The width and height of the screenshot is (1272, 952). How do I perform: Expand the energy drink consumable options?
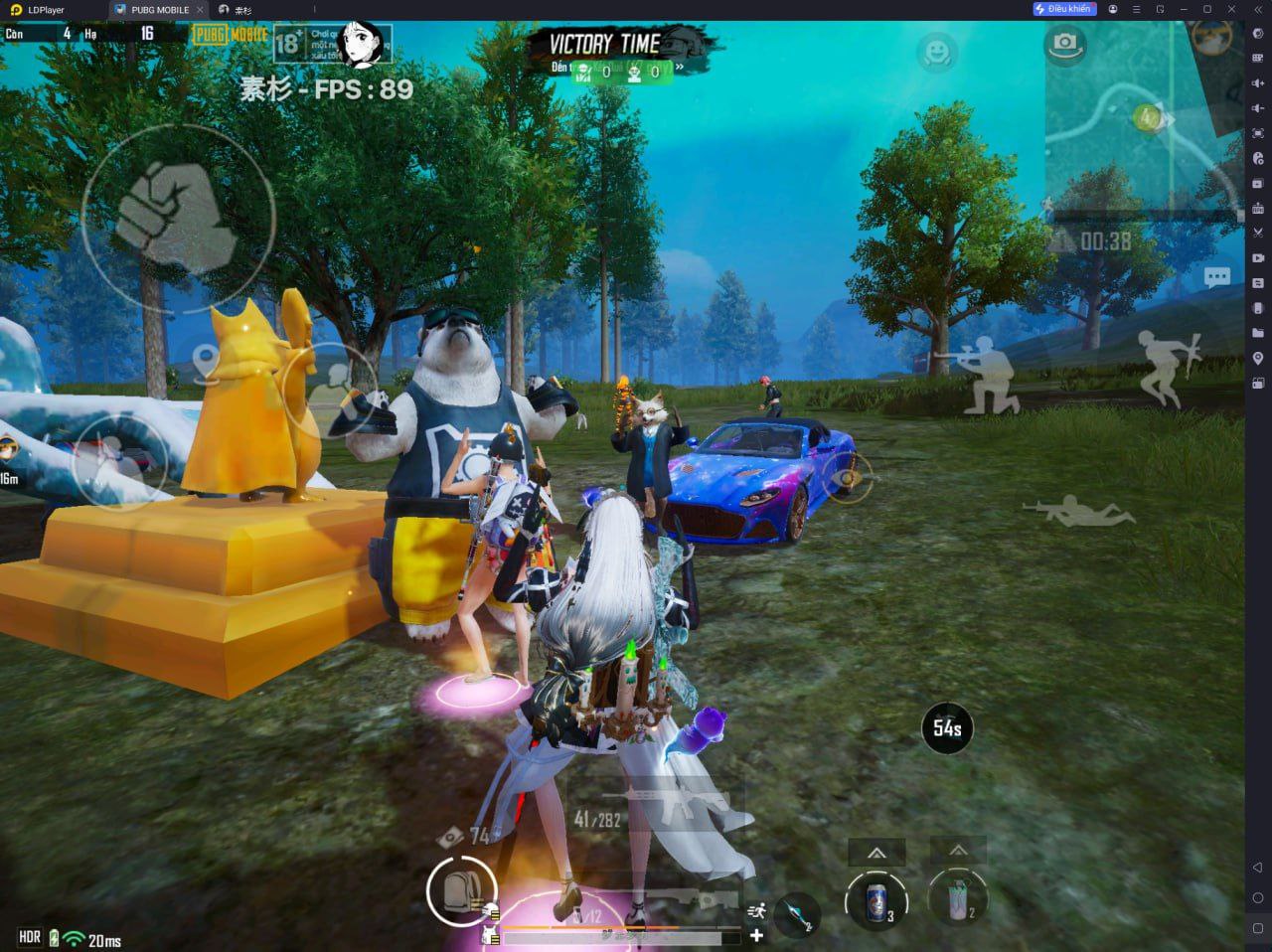click(876, 853)
